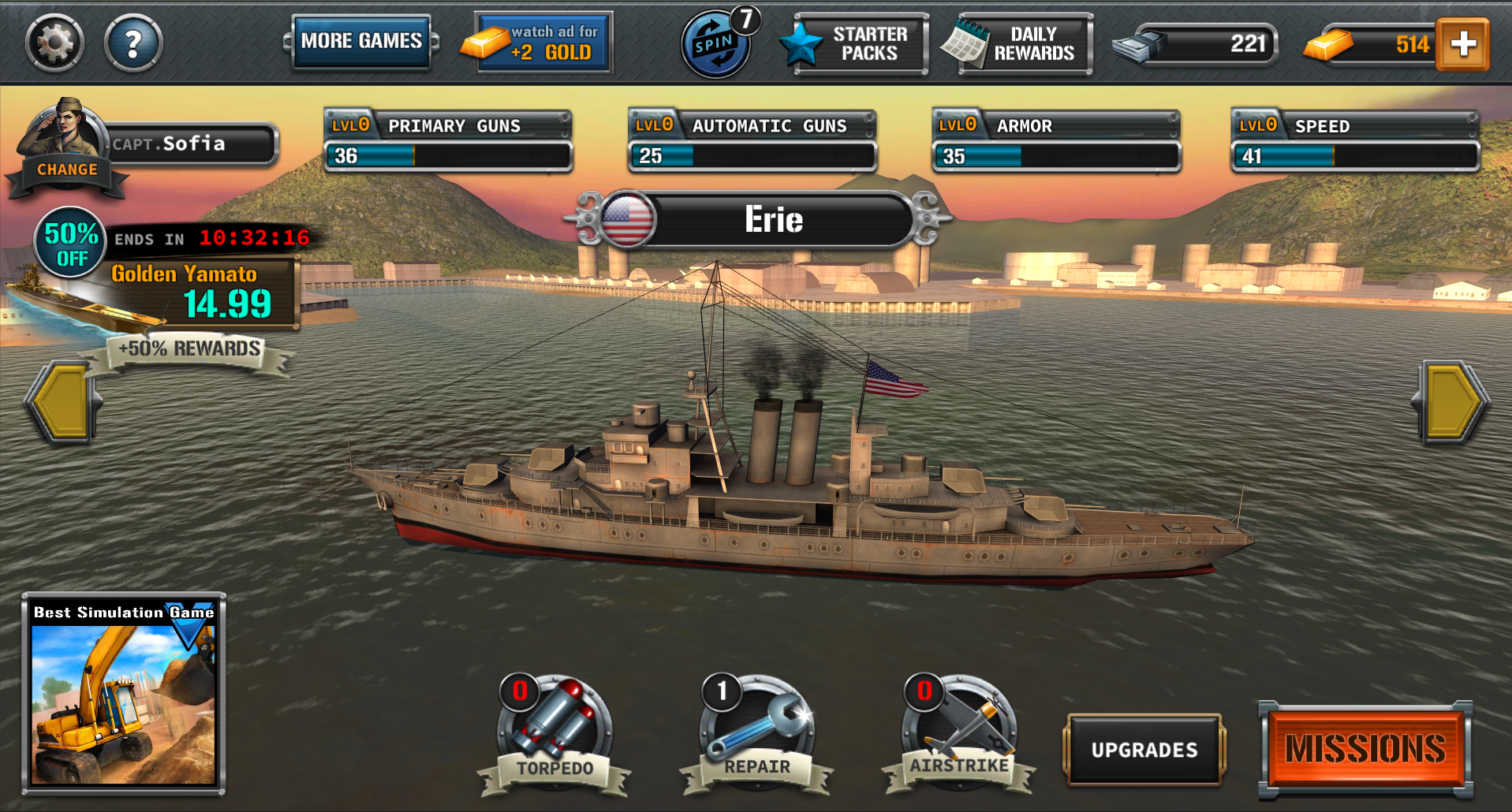Open the Best Simulation Game ad
This screenshot has height=812, width=1512.
coord(123,694)
